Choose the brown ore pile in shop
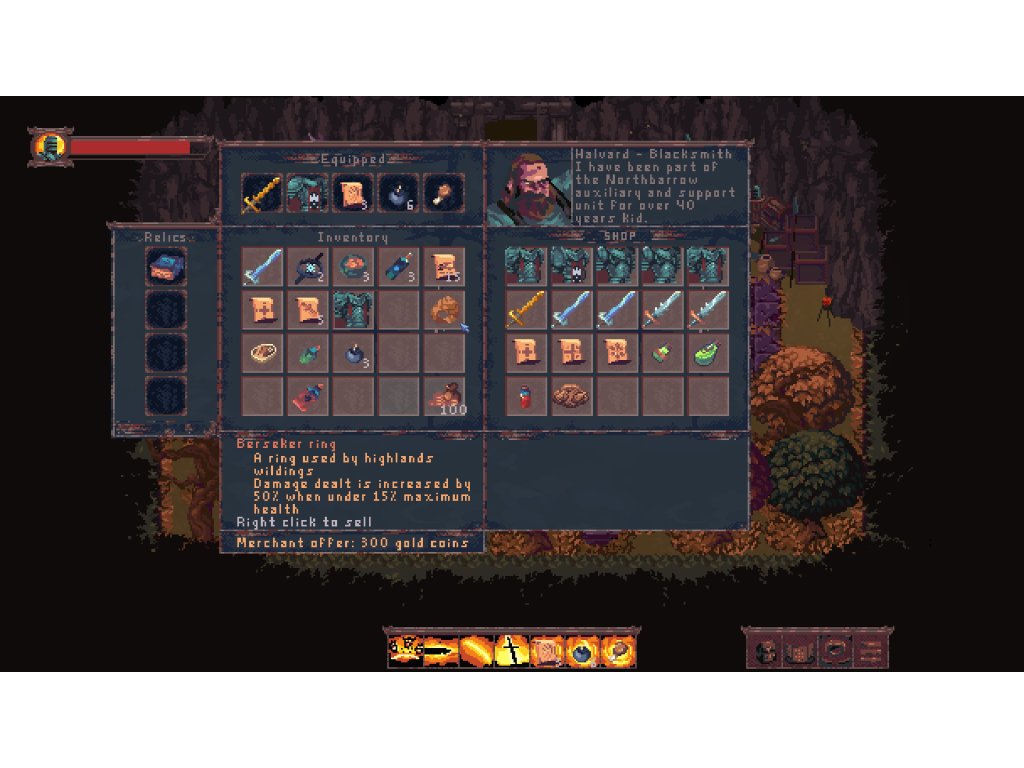The width and height of the screenshot is (1024, 768). pyautogui.click(x=571, y=396)
